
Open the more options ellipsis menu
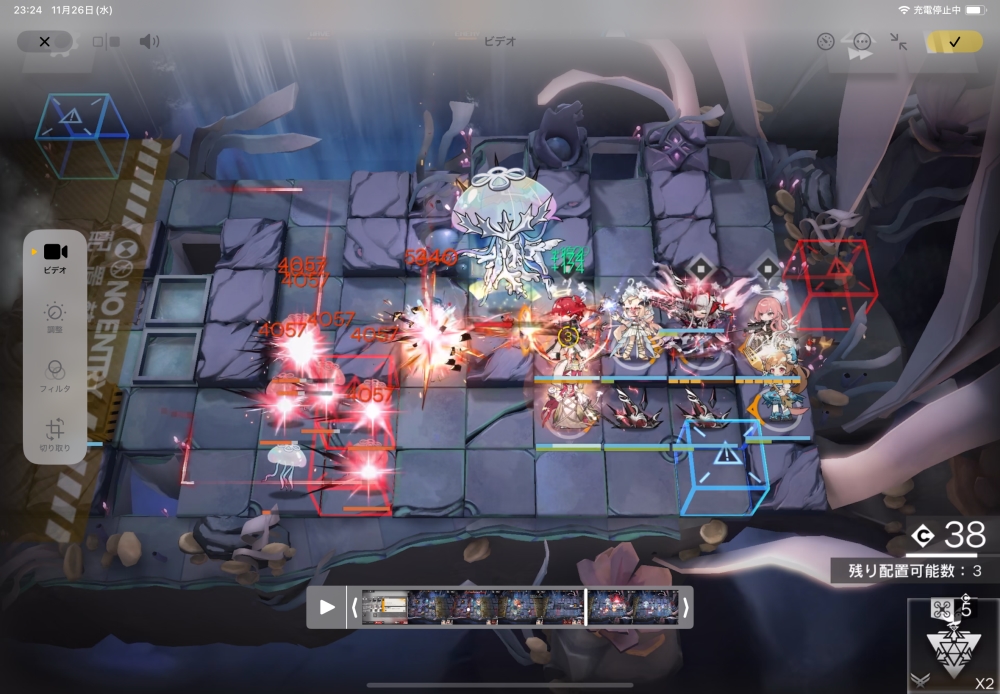point(862,42)
